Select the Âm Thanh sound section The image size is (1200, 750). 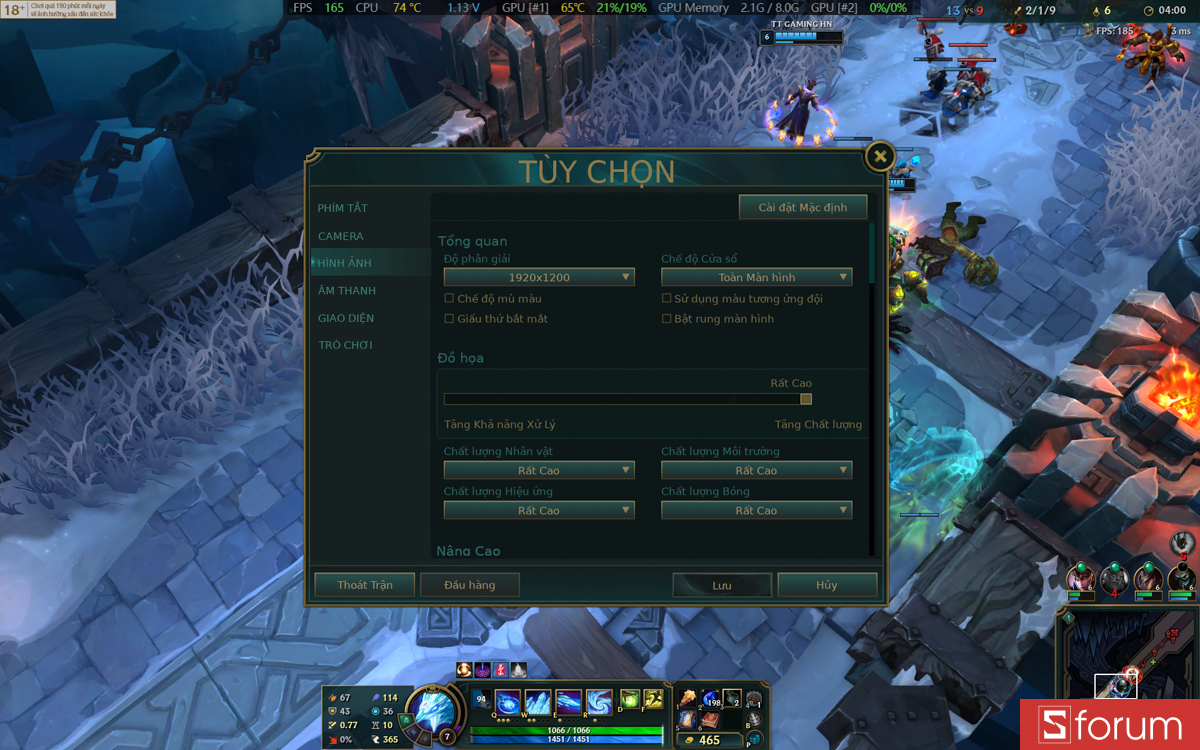click(347, 291)
